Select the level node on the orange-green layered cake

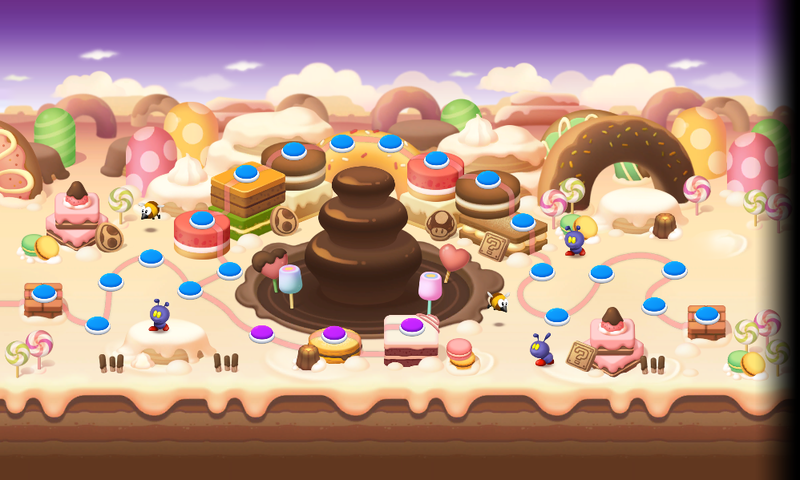coord(246,172)
